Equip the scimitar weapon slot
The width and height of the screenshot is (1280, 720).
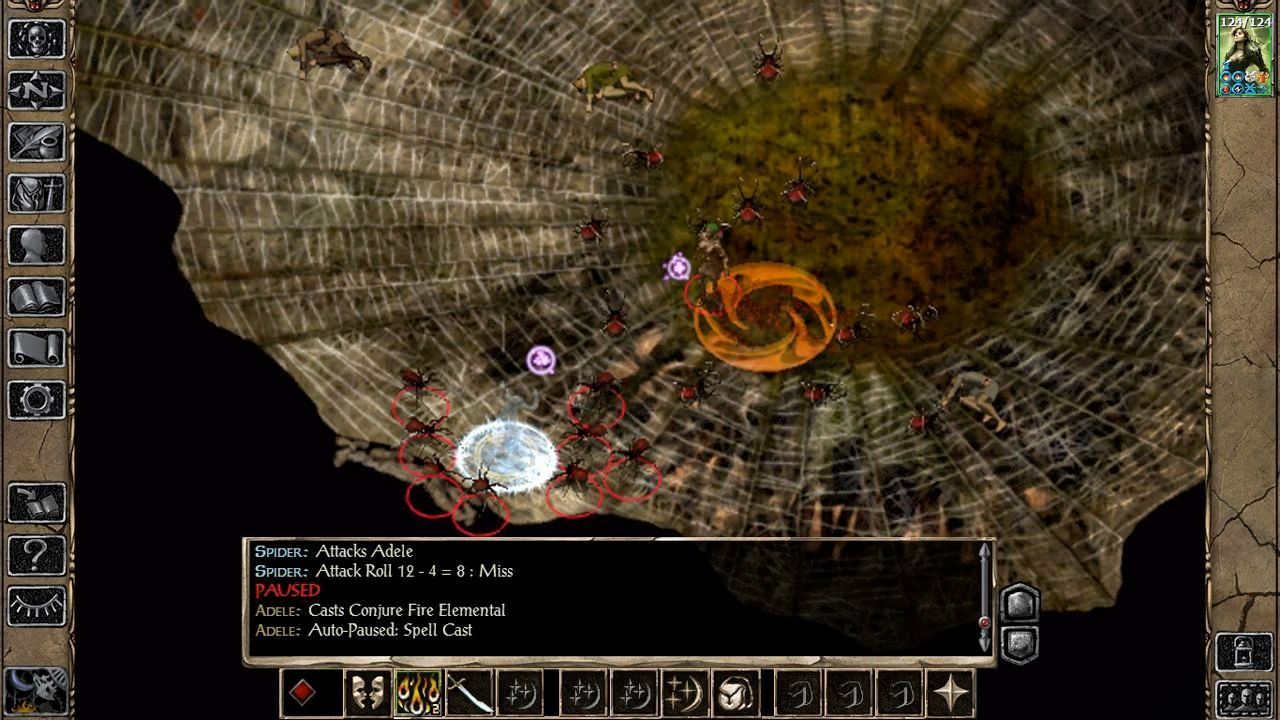pyautogui.click(x=469, y=692)
